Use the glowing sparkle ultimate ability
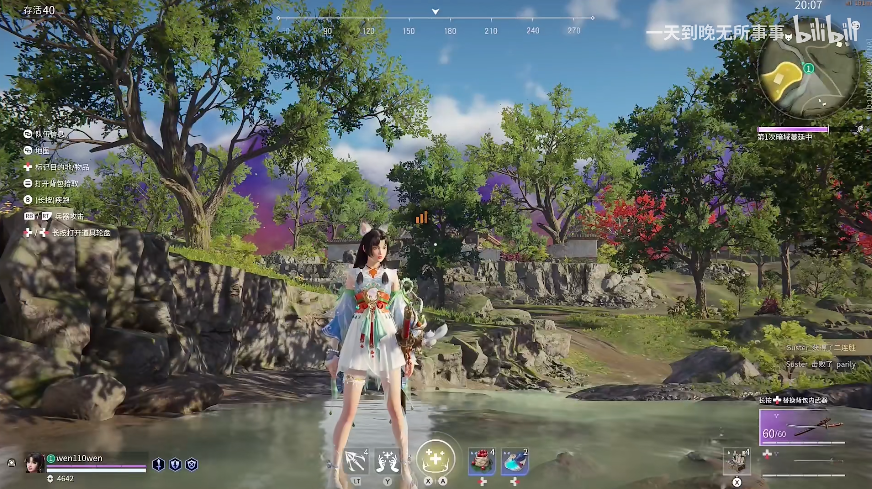Viewport: 872px width, 489px height. 435,459
